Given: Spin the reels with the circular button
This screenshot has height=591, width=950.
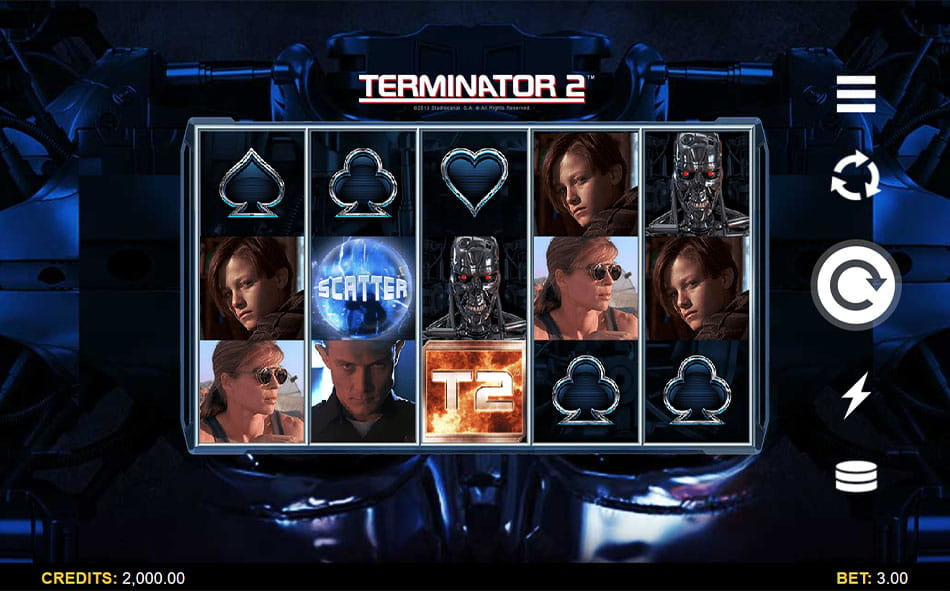Looking at the screenshot, I should point(856,285).
